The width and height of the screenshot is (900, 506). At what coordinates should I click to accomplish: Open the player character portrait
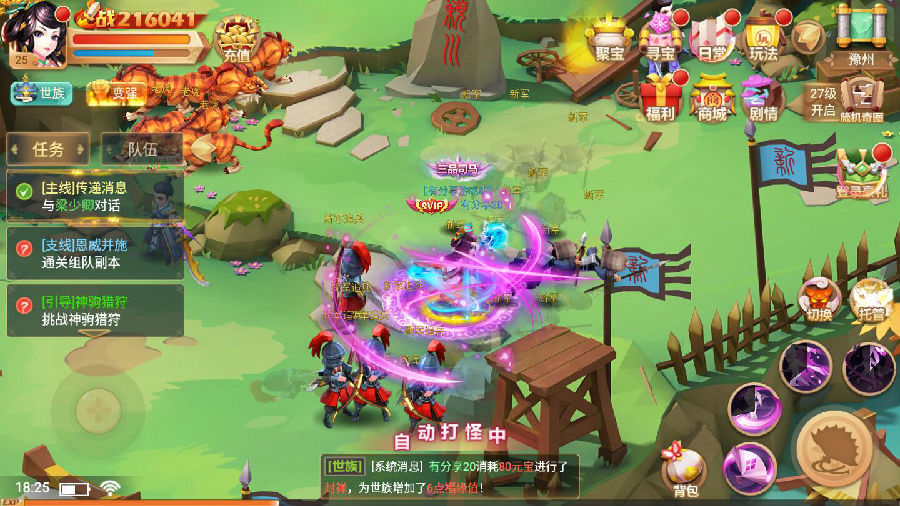[x=32, y=32]
